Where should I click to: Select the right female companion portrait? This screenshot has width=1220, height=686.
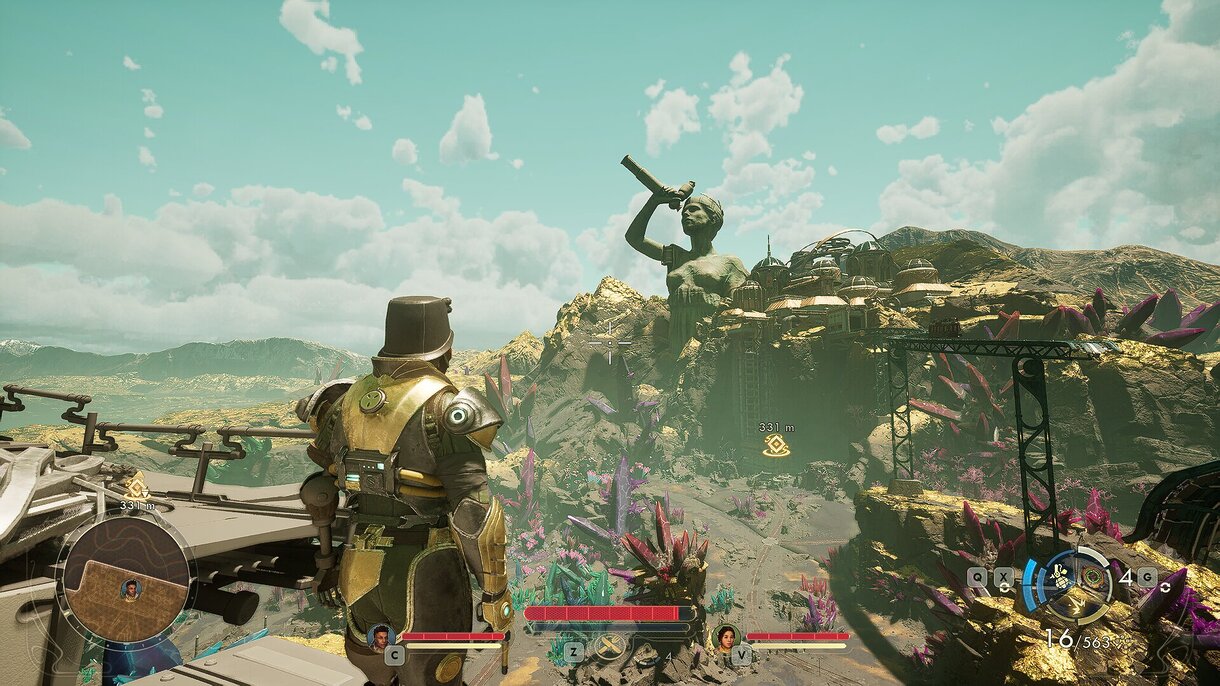(x=724, y=637)
